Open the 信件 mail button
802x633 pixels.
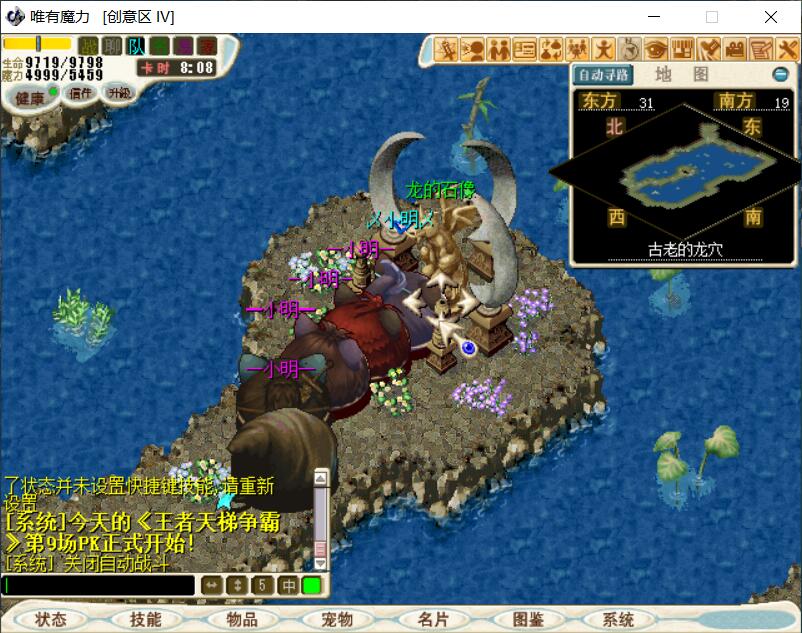(80, 93)
